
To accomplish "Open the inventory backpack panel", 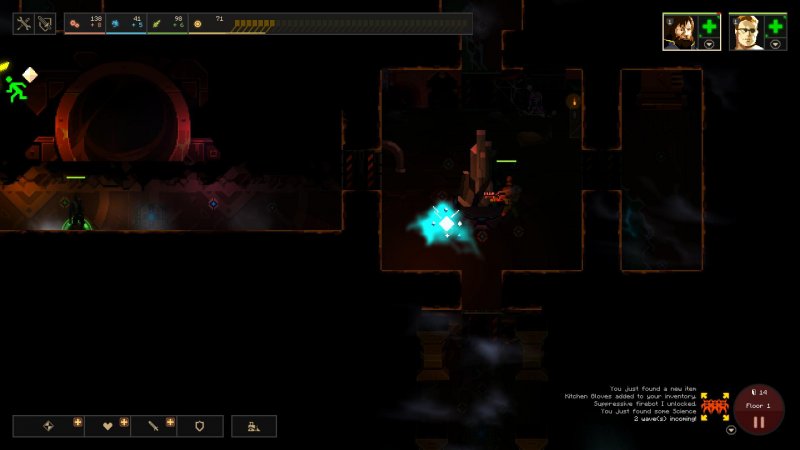I will click(45, 24).
